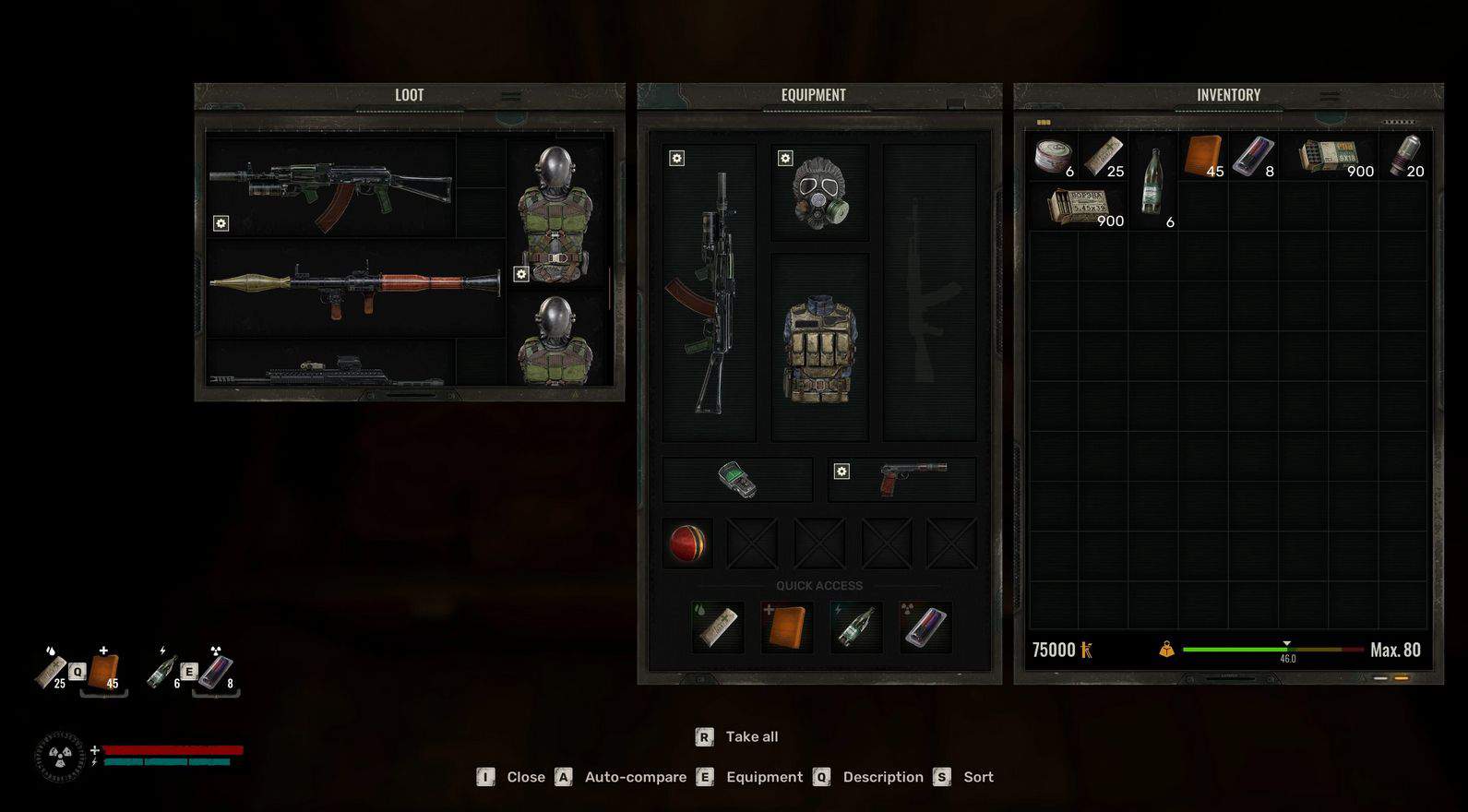Click the bandage stack of 25 in inventory
Image resolution: width=1468 pixels, height=812 pixels.
[x=1104, y=157]
